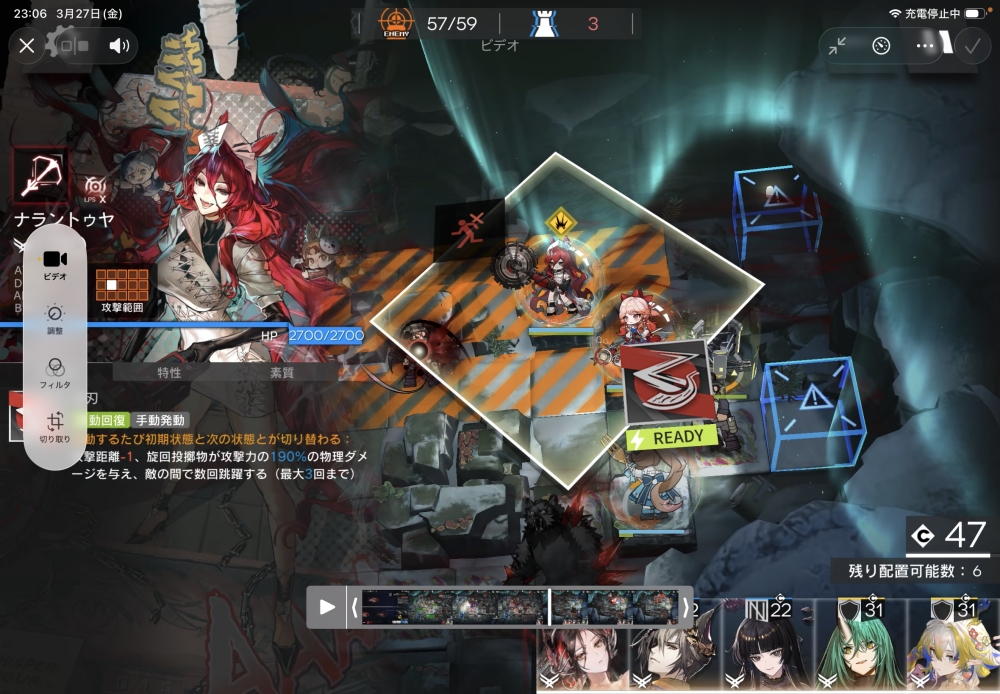Tap the split-view compare icon
Screen dimensions: 1000x694
coord(74,45)
